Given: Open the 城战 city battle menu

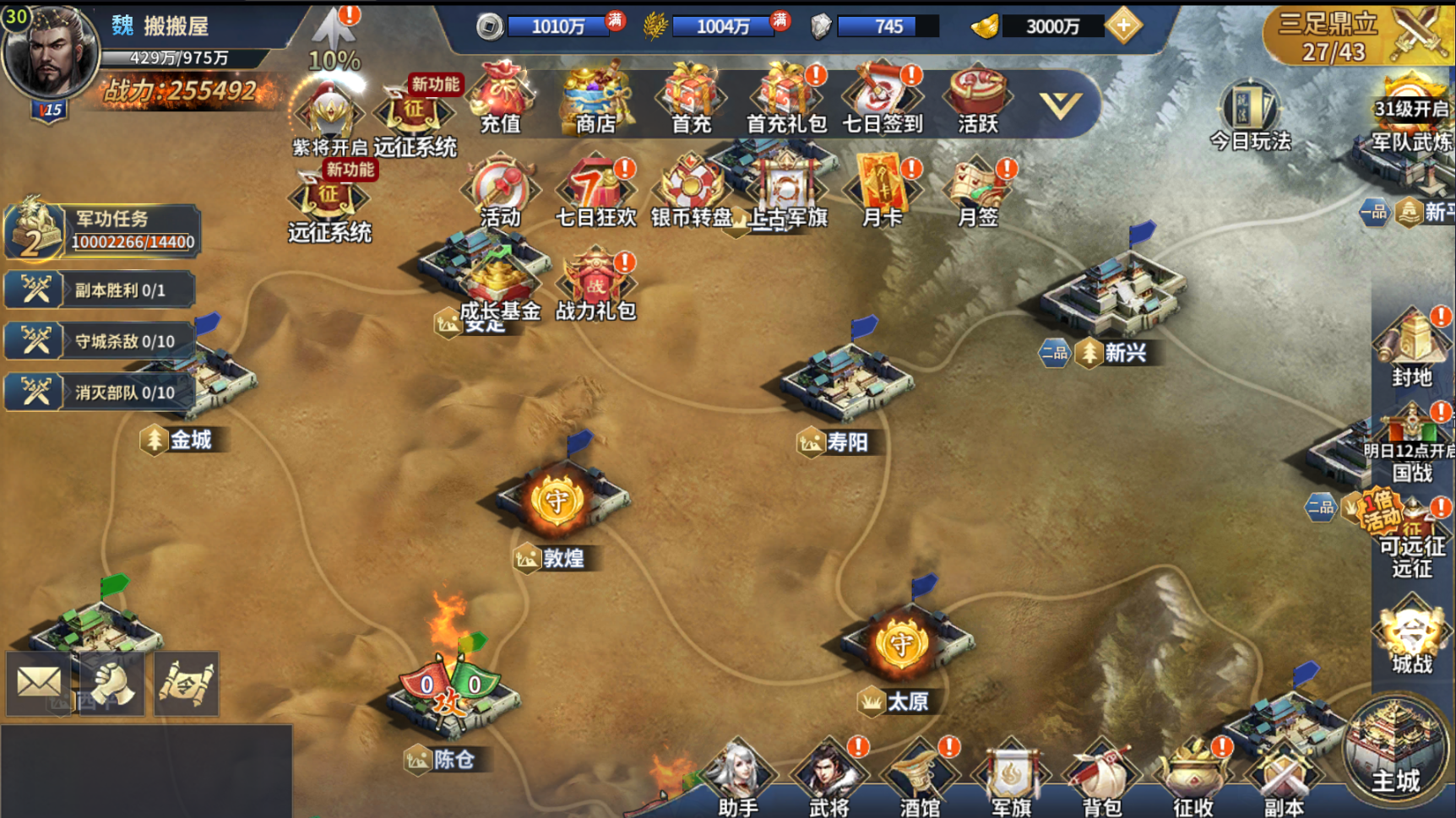Looking at the screenshot, I should 1411,636.
